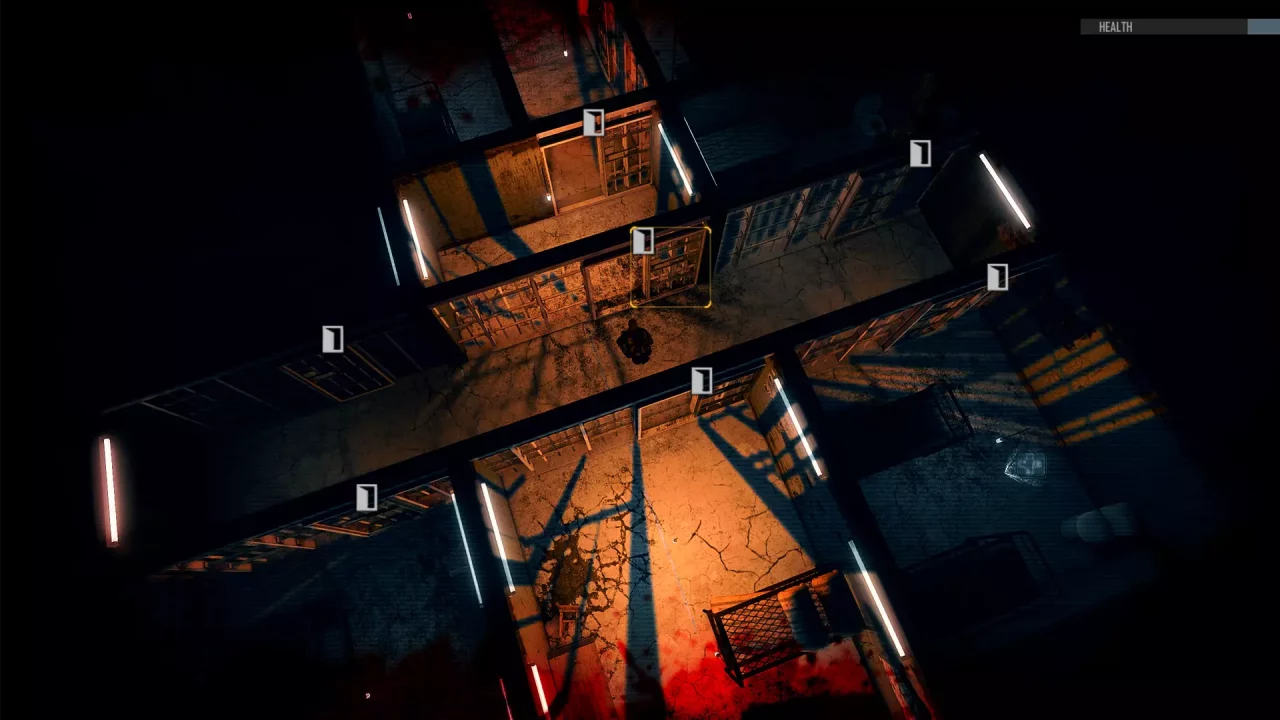Open the door inside the yellow selection frame

point(645,241)
